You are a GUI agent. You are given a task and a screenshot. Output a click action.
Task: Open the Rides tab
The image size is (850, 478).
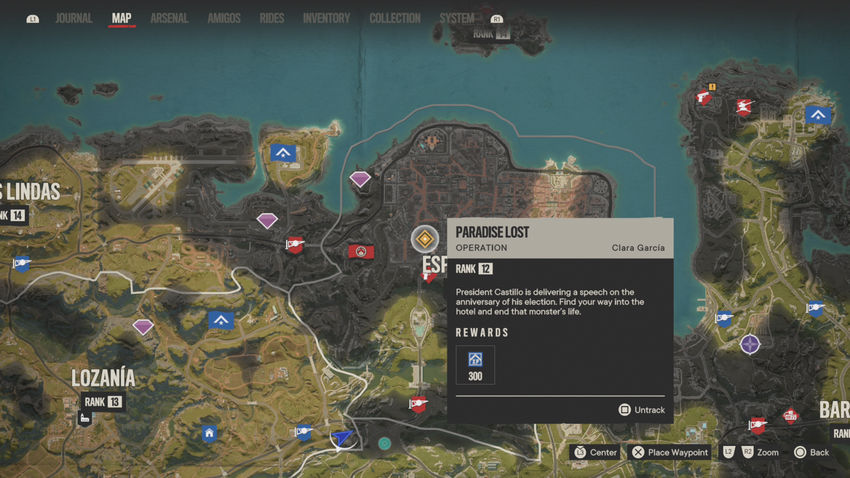point(271,18)
